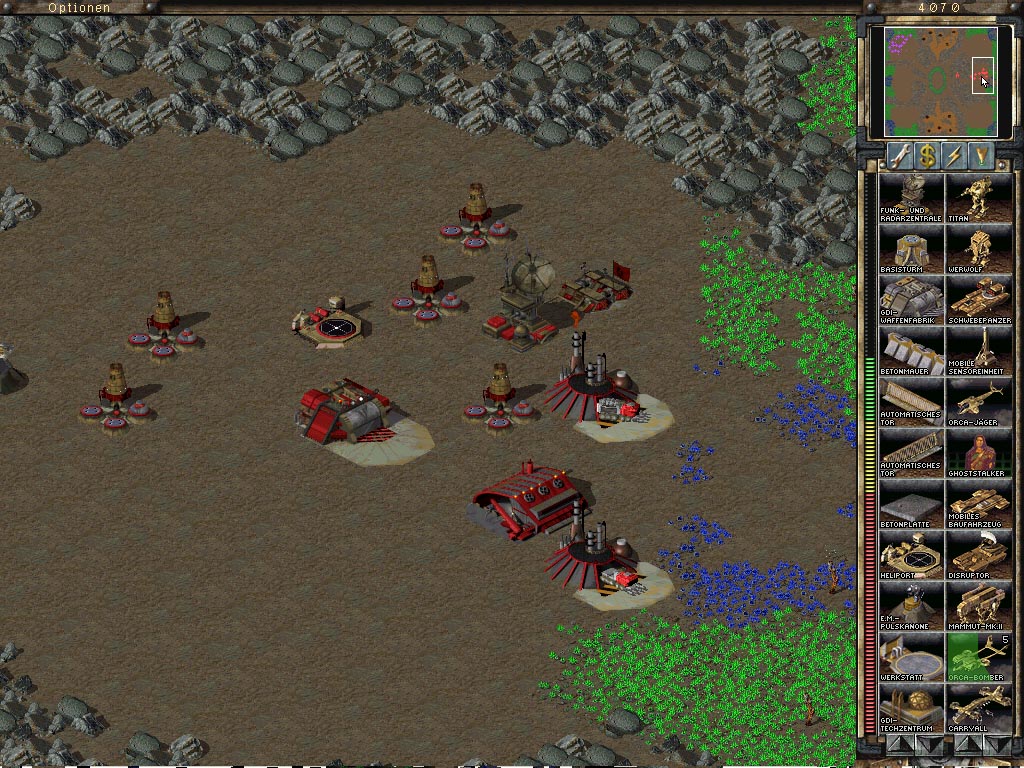Select the GDI-Techzentrum icon
The image size is (1024, 768).
[910, 708]
